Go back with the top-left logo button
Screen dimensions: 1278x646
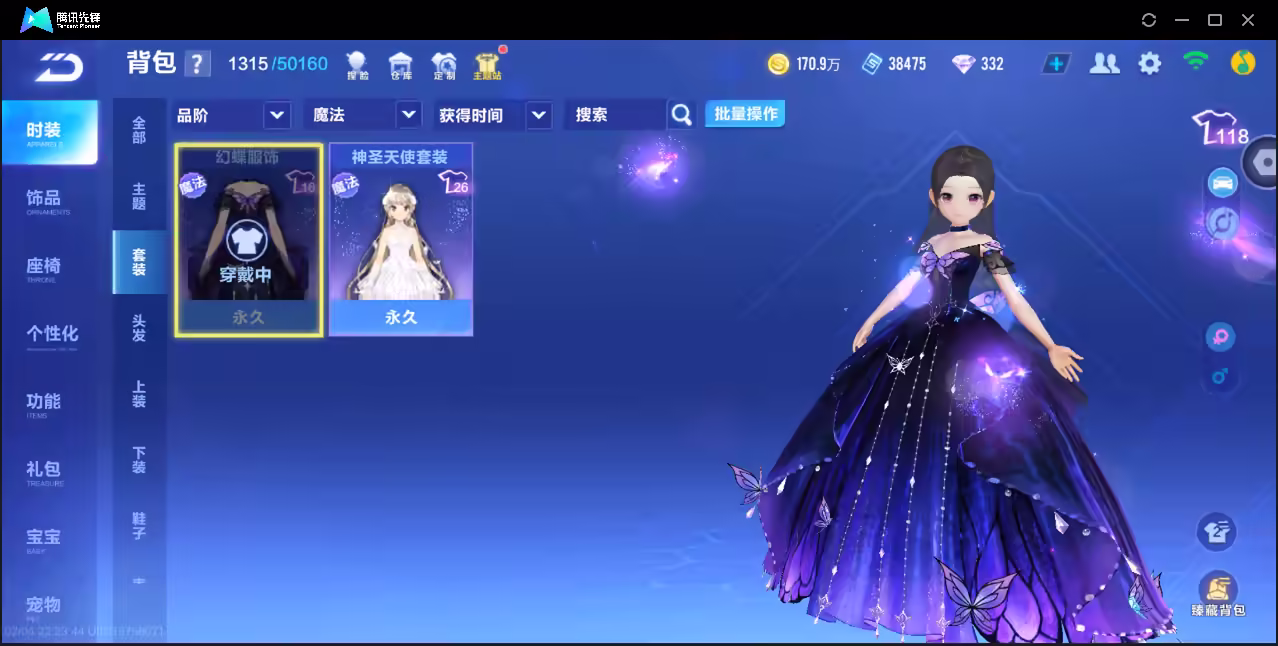pos(59,66)
